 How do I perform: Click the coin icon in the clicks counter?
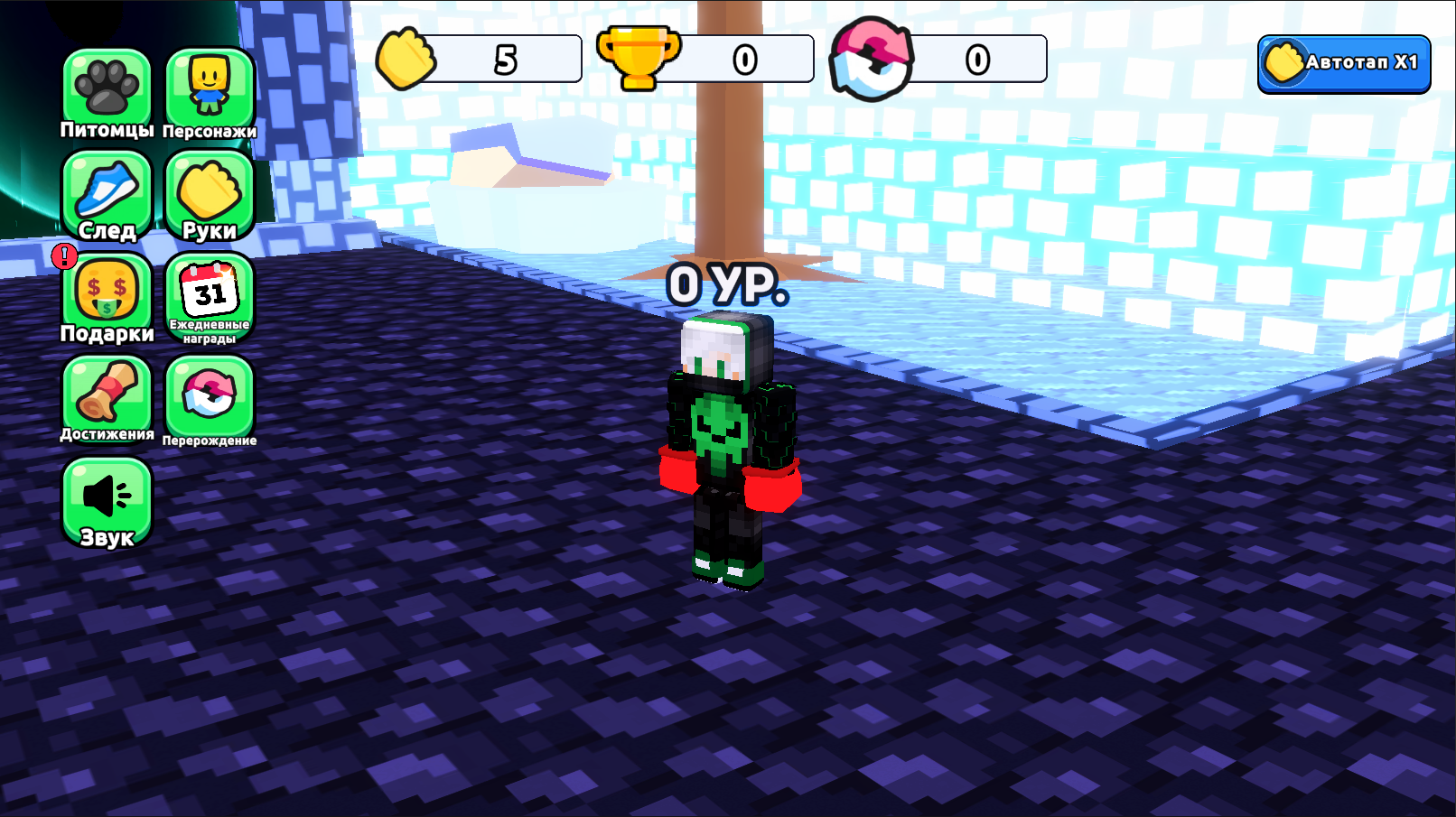pyautogui.click(x=405, y=59)
